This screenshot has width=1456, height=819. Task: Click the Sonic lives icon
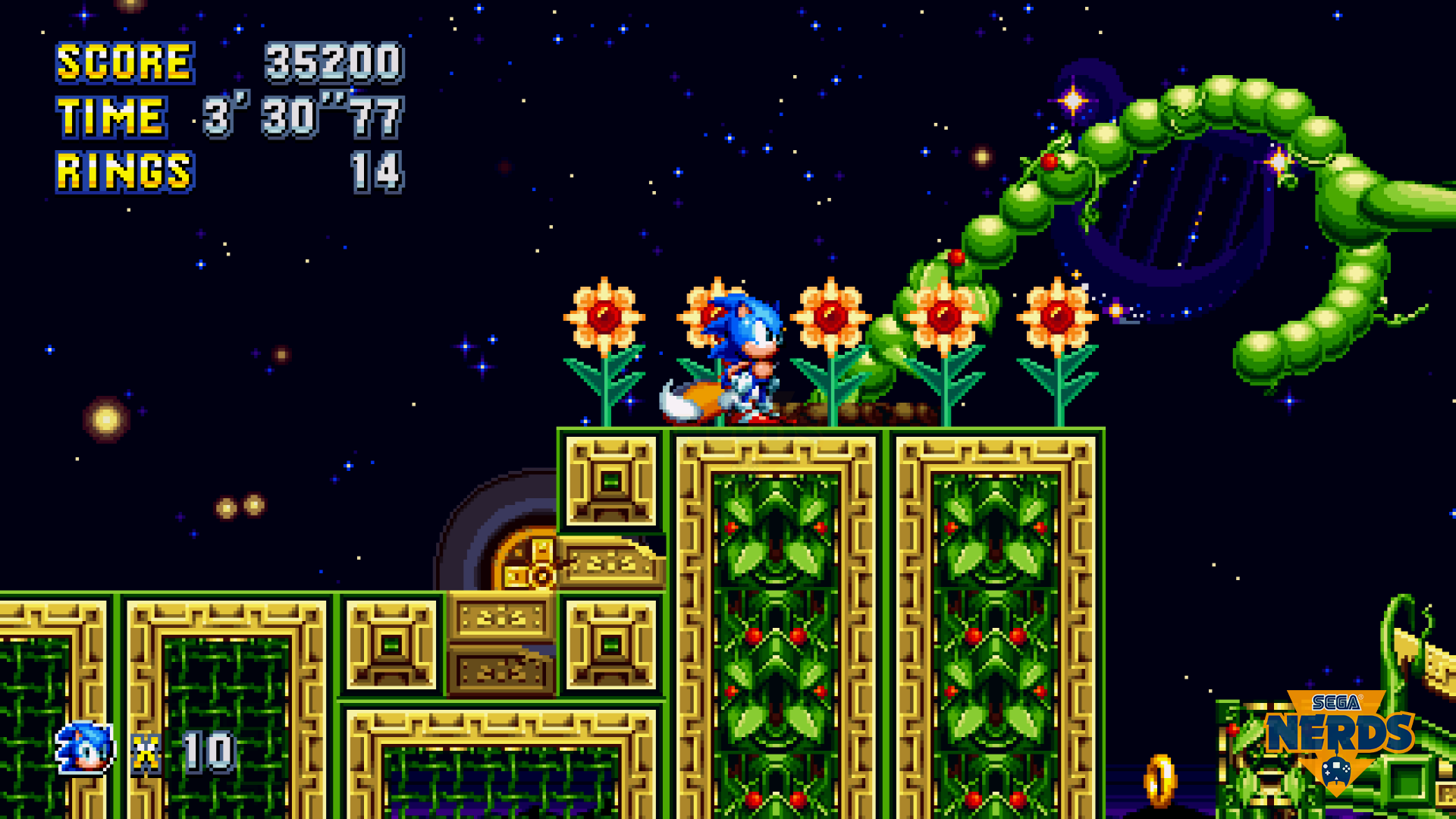click(x=86, y=749)
